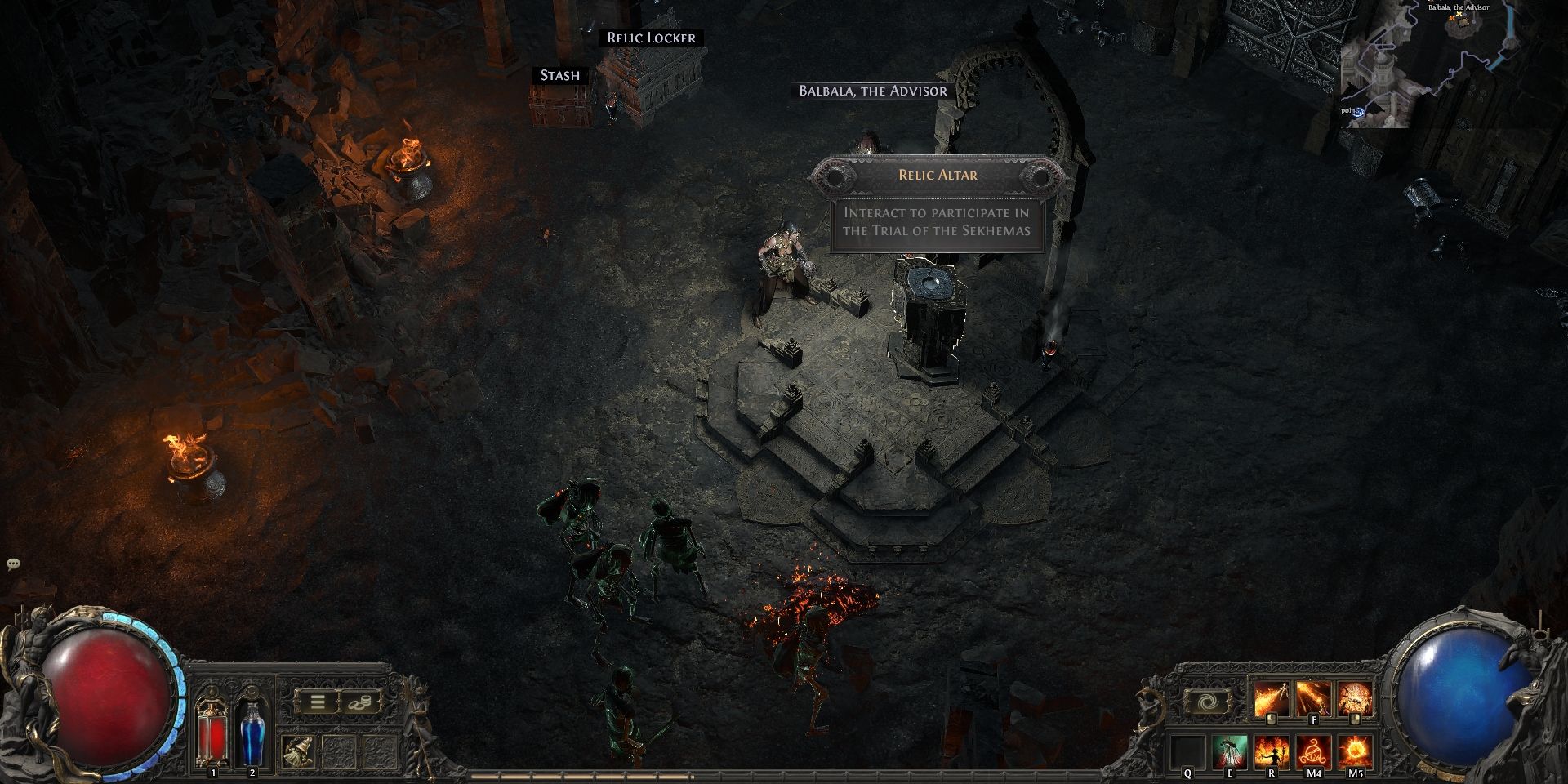Activate the blazing sun skill bound to M5

point(1355,751)
